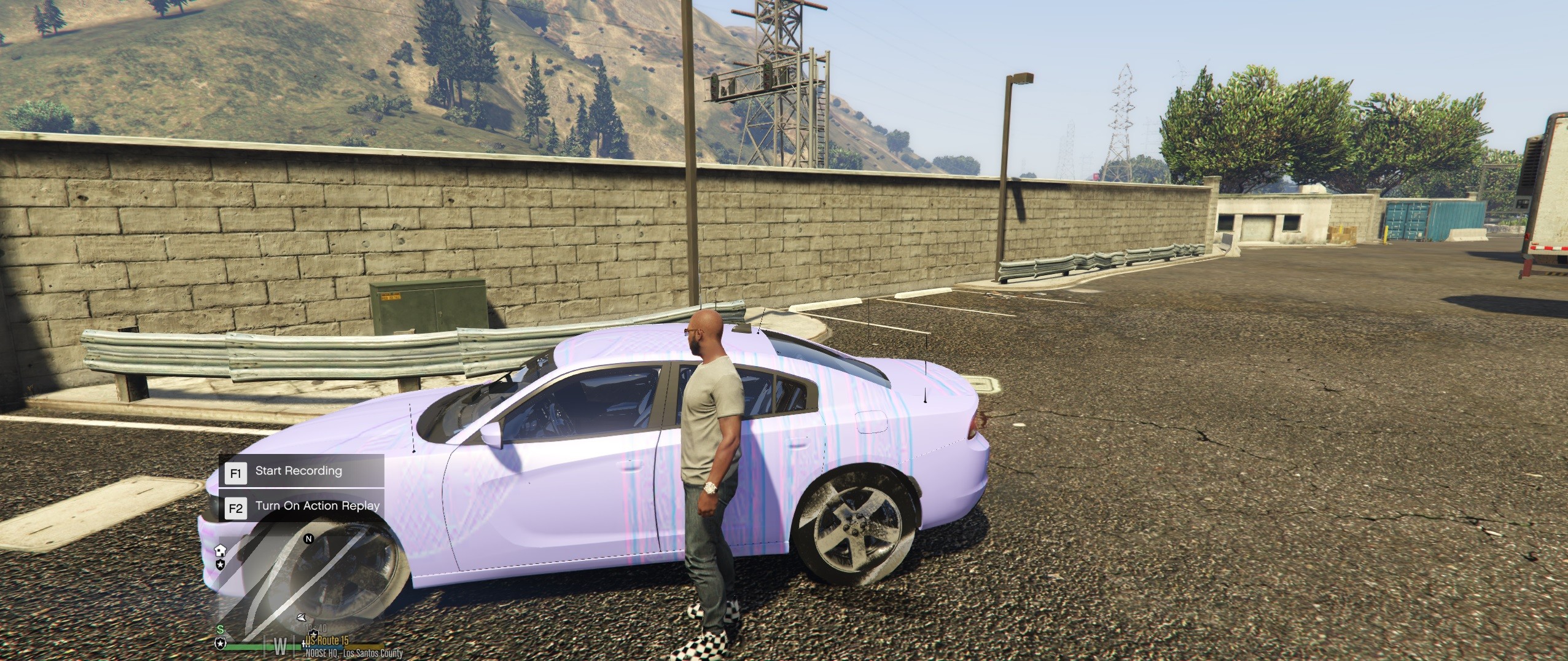Select the safehouse blip on the minimap
Image resolution: width=1568 pixels, height=661 pixels.
(x=220, y=550)
